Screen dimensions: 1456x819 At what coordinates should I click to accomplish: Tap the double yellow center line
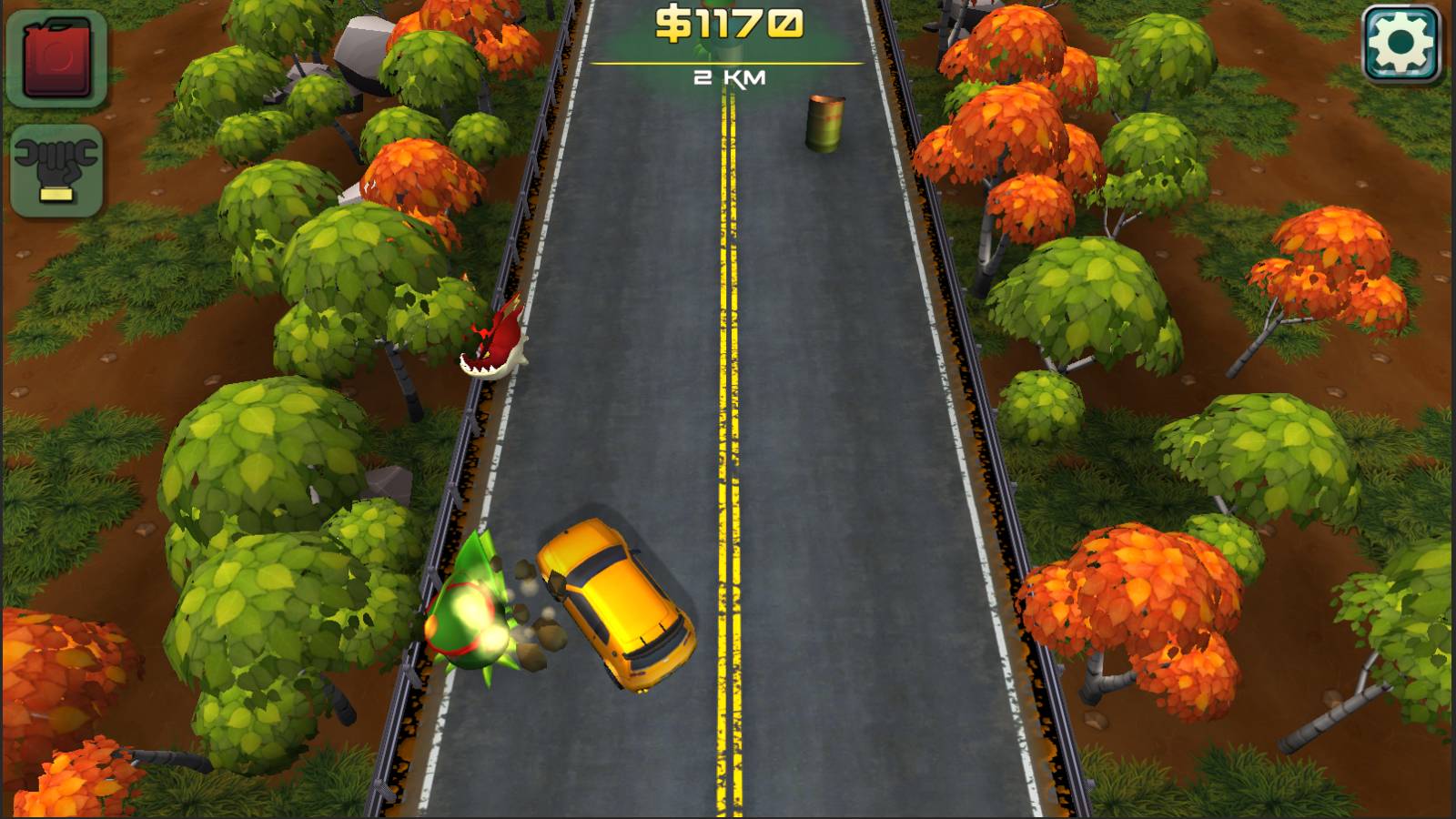728,409
